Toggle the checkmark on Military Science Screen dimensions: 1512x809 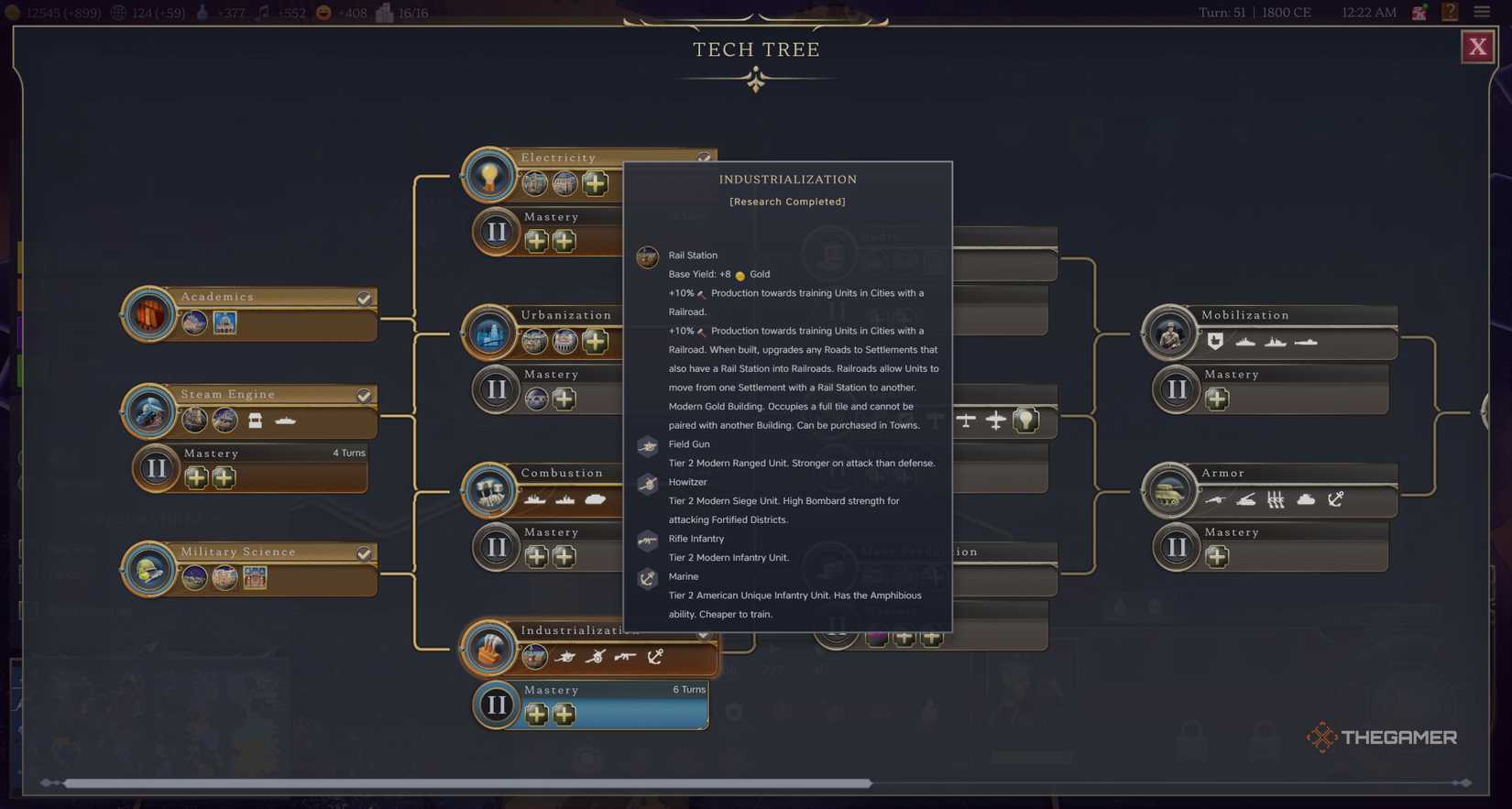(x=364, y=552)
